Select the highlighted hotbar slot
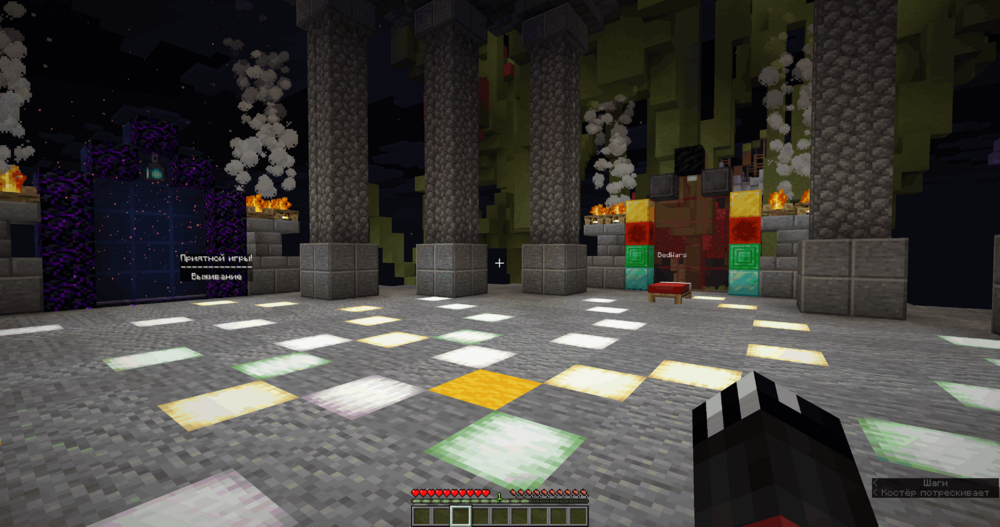The width and height of the screenshot is (1000, 527). tap(460, 516)
